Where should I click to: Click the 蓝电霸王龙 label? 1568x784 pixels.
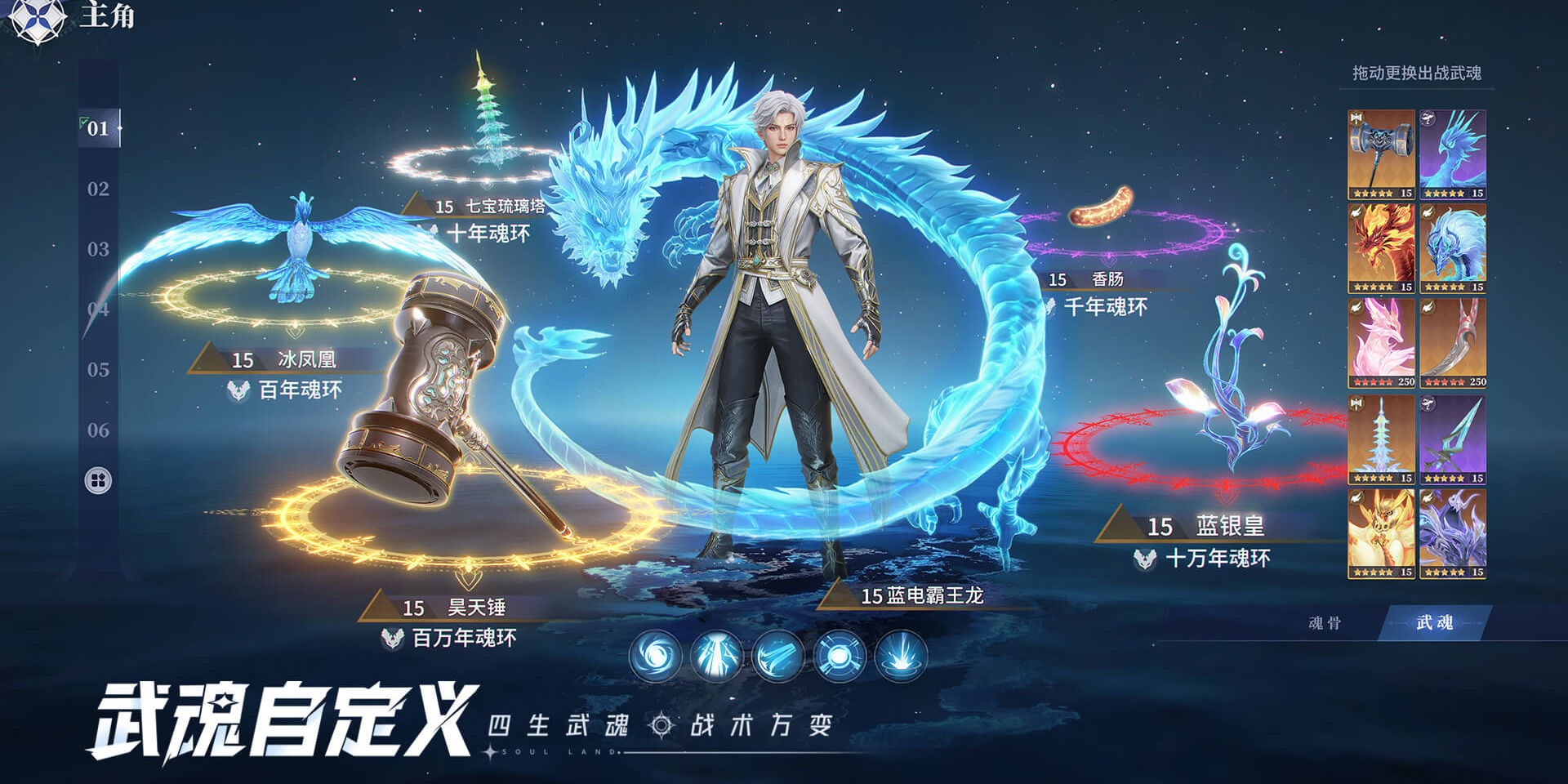923,596
